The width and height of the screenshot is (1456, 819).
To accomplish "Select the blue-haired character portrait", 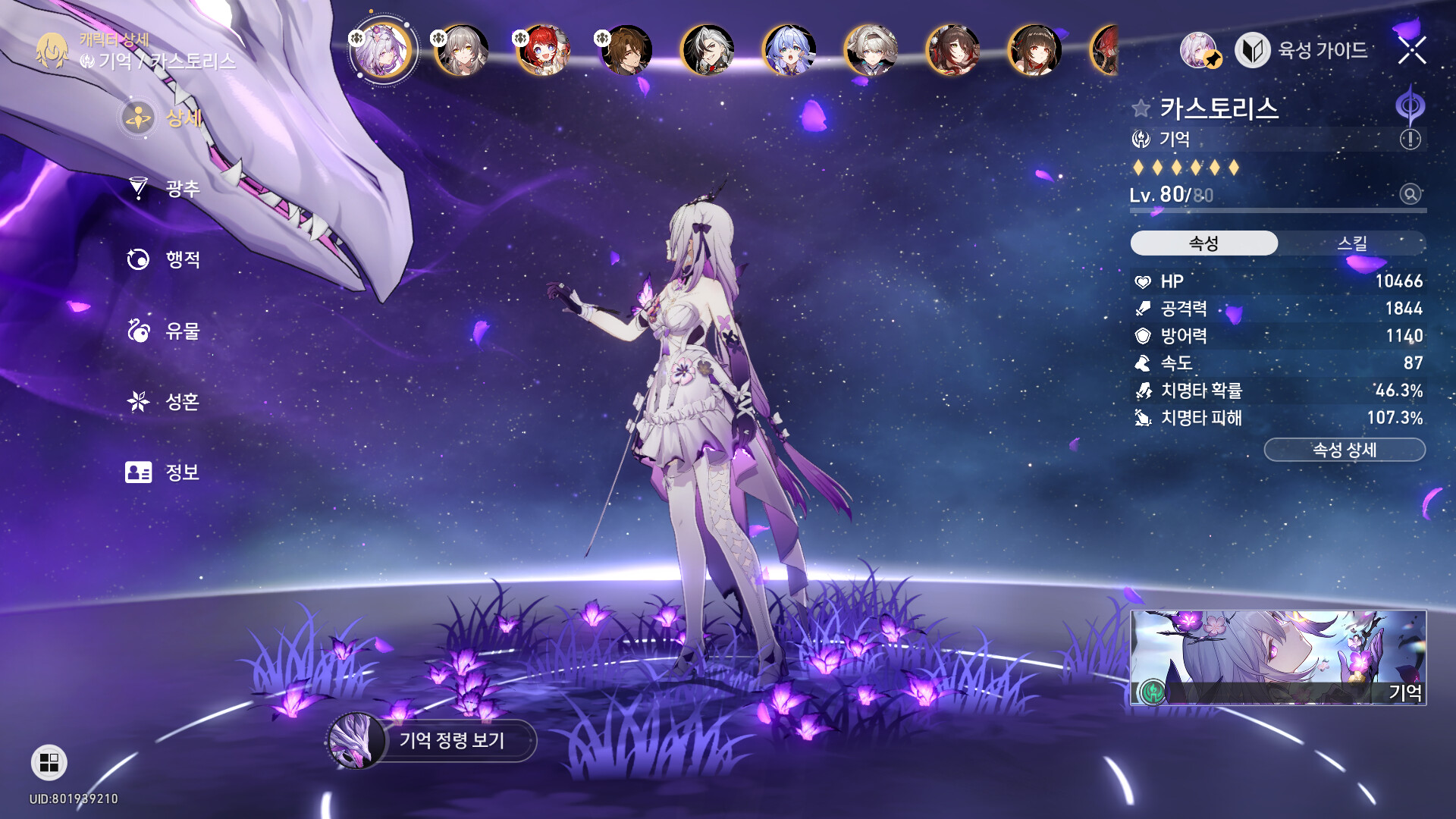I will (x=789, y=51).
